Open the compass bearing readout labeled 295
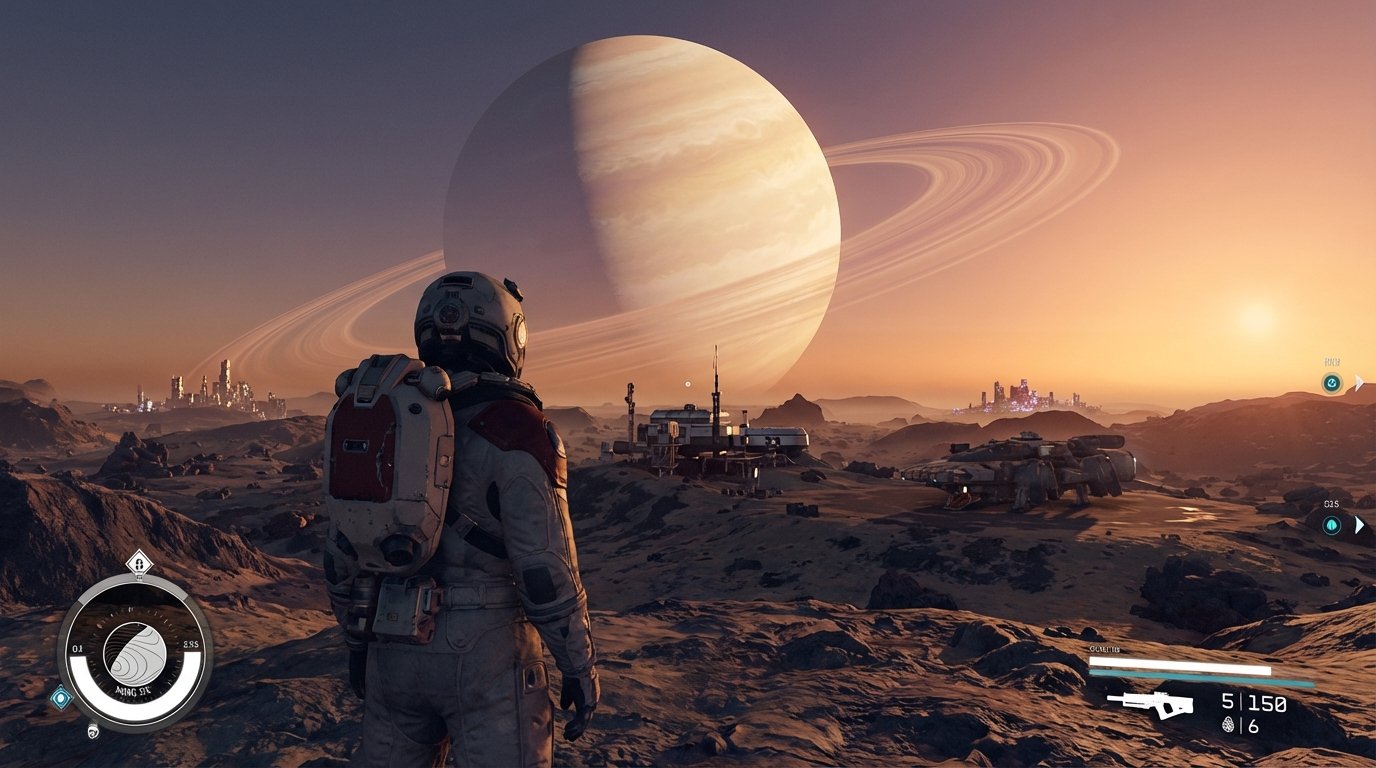The image size is (1376, 768). (190, 644)
